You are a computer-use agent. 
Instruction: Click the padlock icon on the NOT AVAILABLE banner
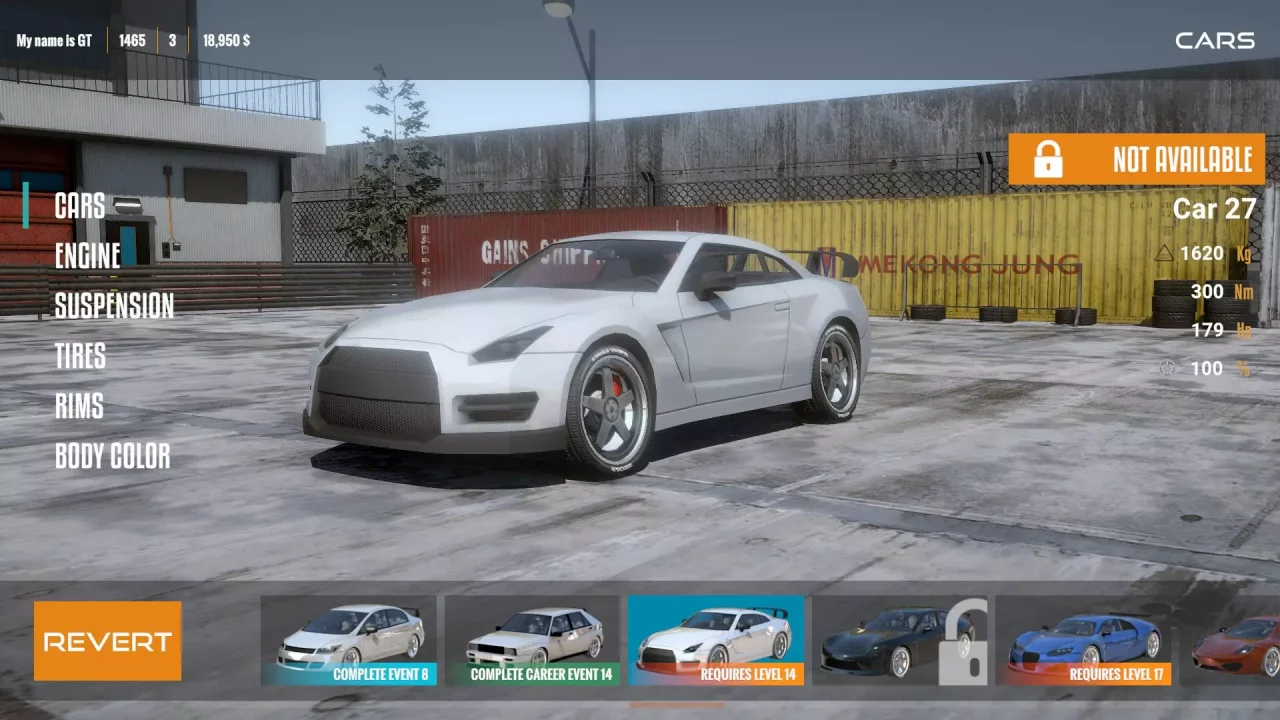pos(1047,160)
